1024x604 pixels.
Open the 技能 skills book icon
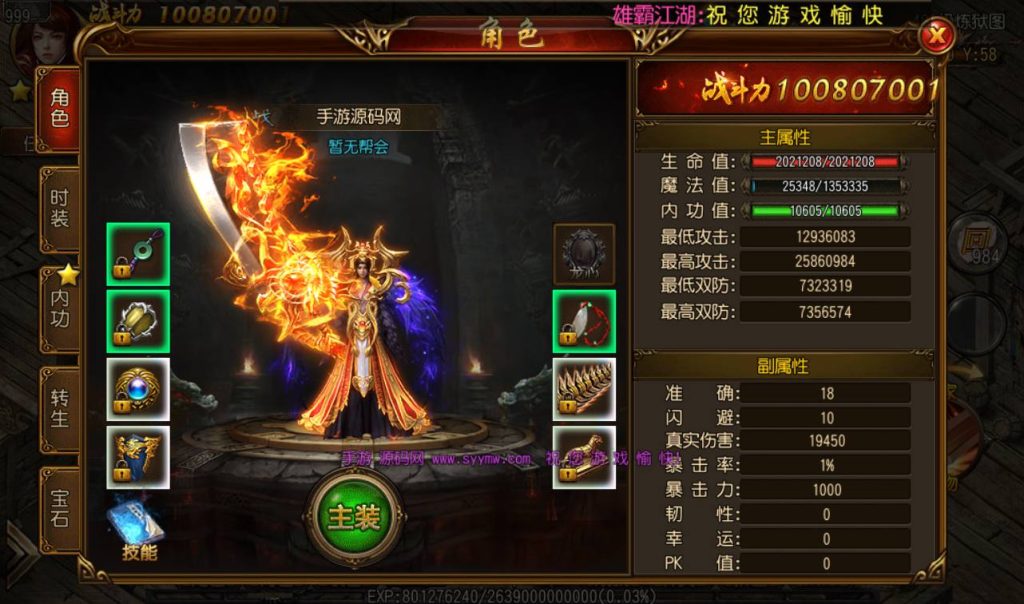[138, 527]
